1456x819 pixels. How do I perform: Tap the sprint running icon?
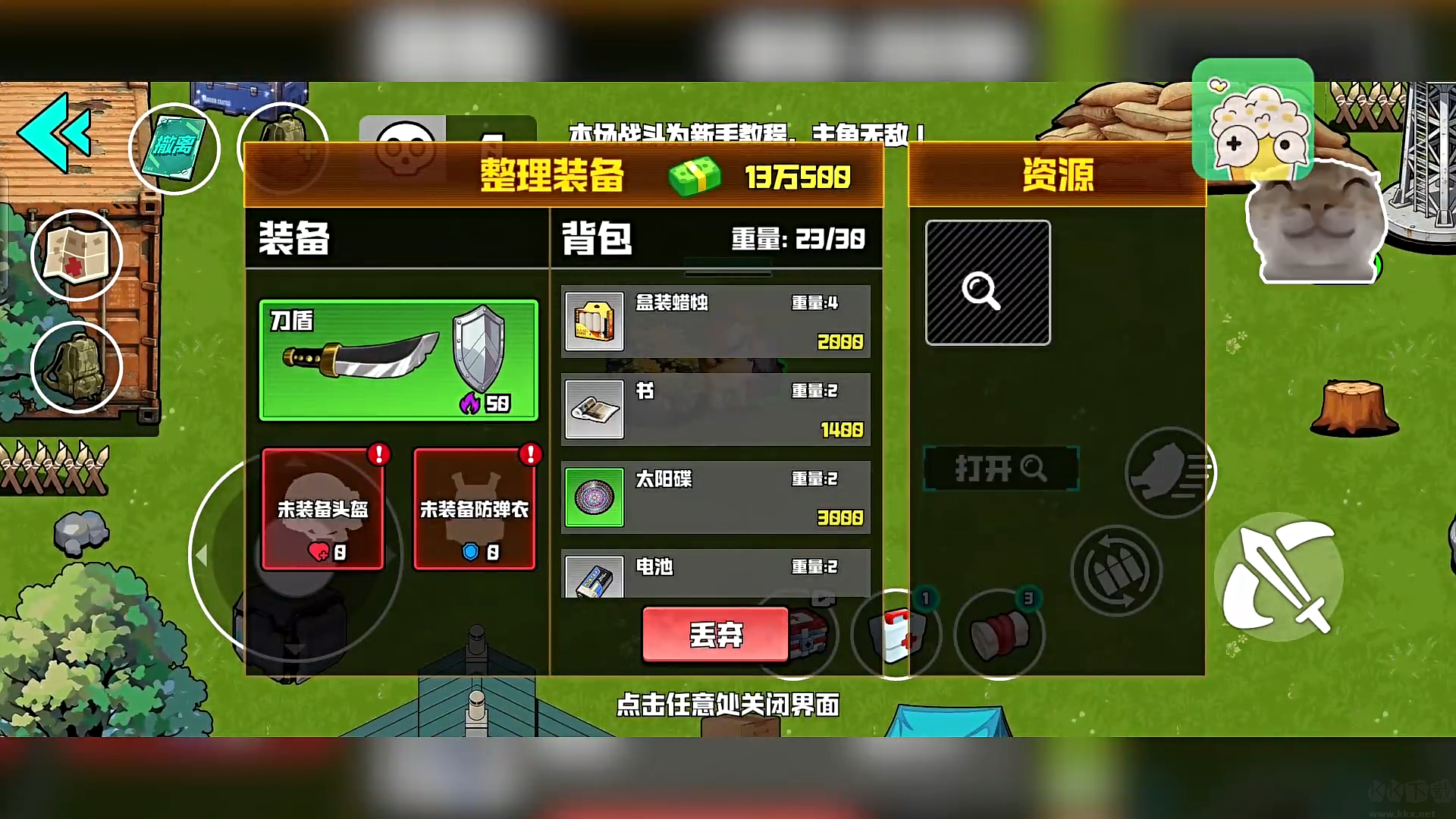1168,472
